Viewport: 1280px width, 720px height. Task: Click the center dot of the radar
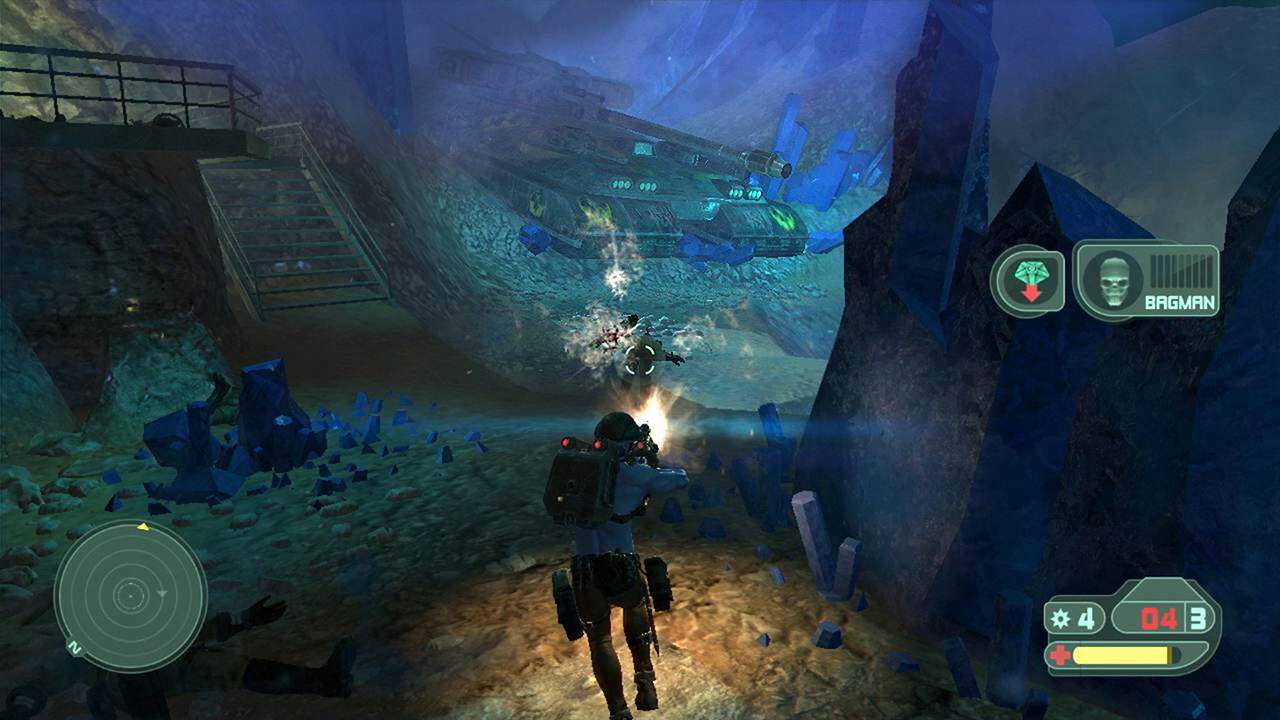(131, 596)
